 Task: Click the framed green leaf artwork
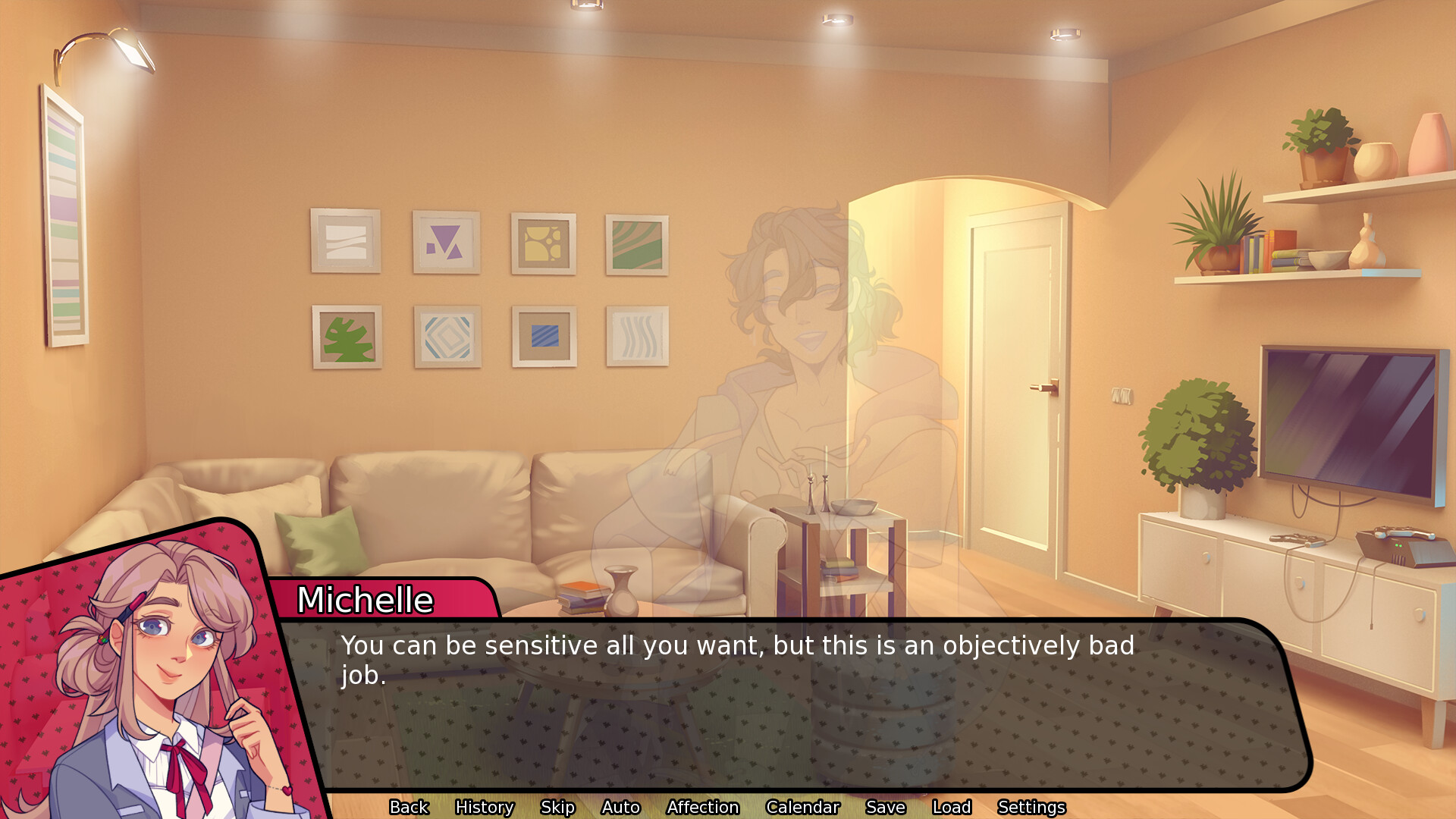coord(347,337)
